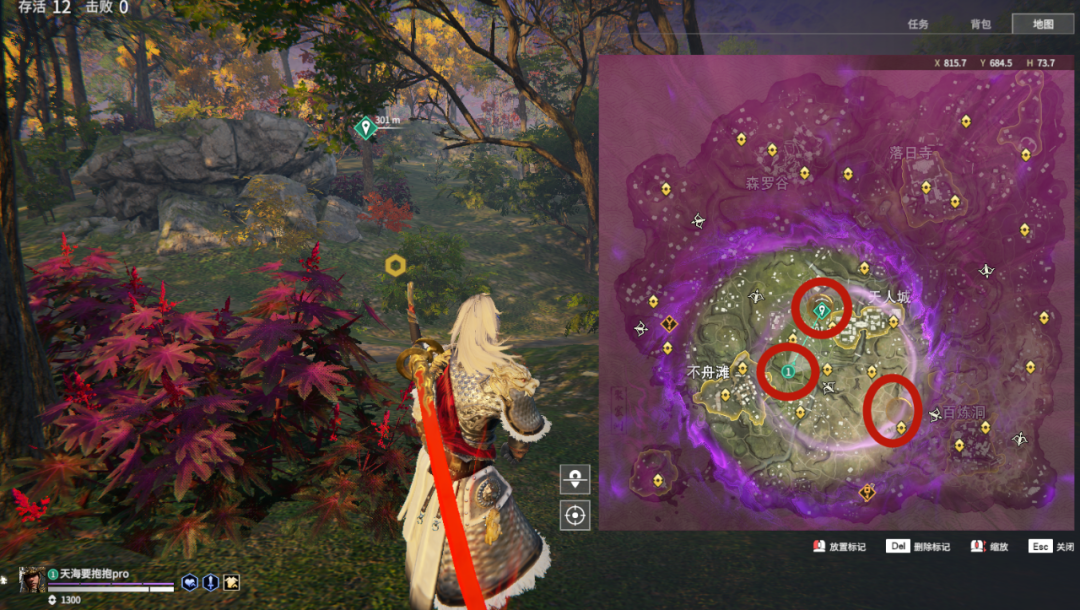Viewport: 1080px width, 610px height.
Task: Center the map with the crosshair button
Action: click(575, 515)
